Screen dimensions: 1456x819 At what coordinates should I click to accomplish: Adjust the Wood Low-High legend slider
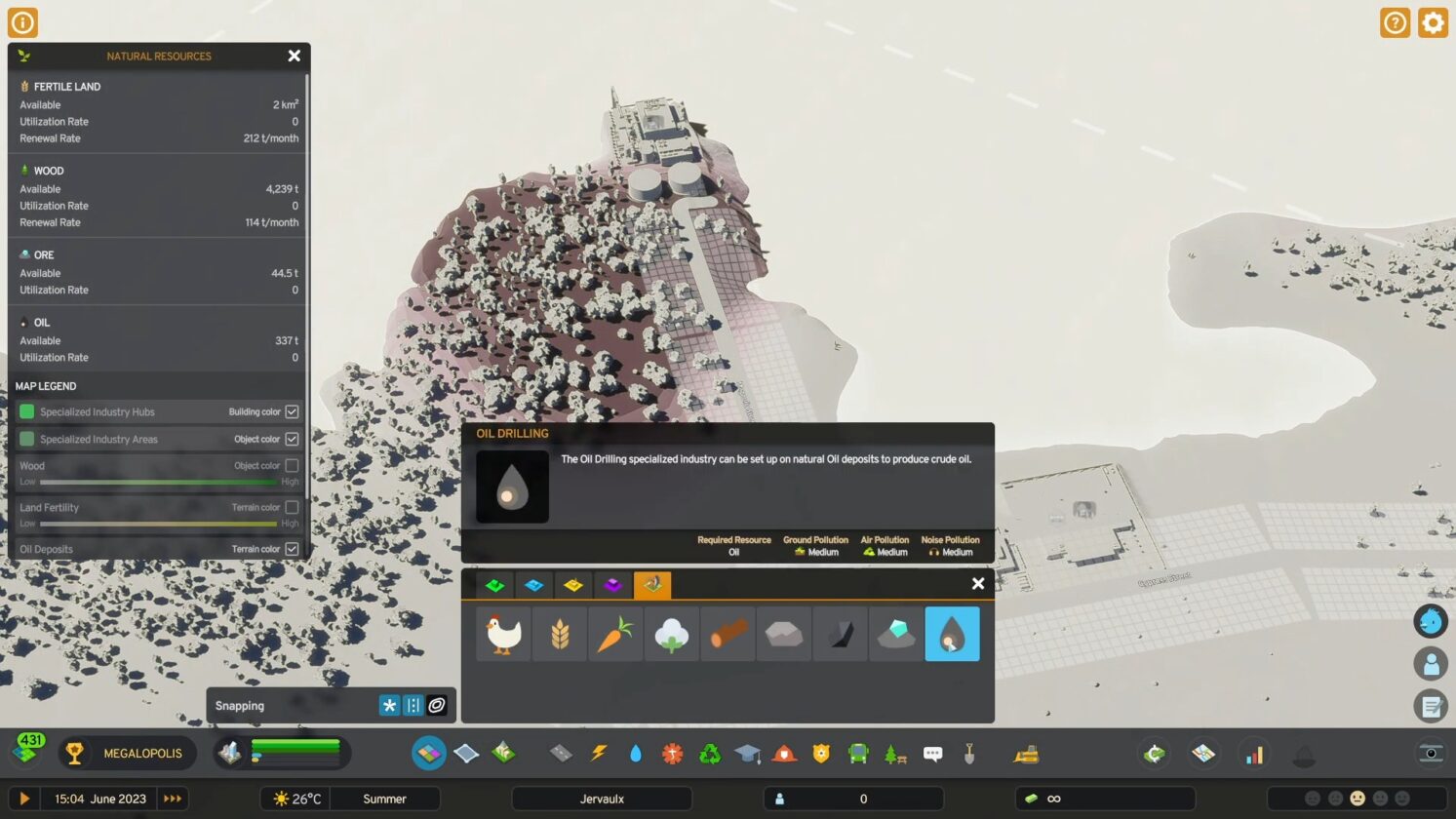click(x=156, y=481)
